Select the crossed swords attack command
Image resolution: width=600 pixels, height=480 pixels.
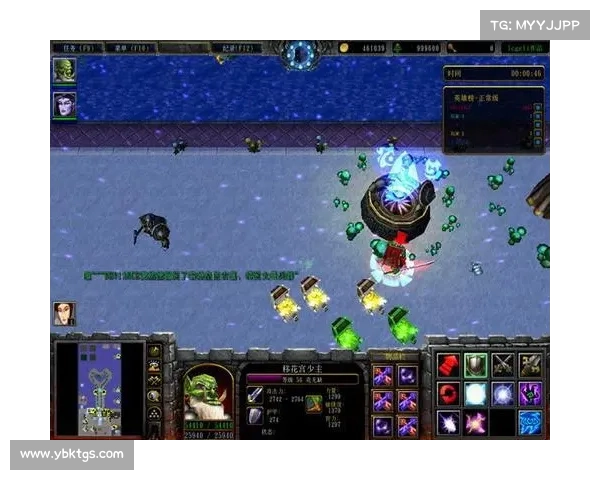pyautogui.click(x=503, y=365)
